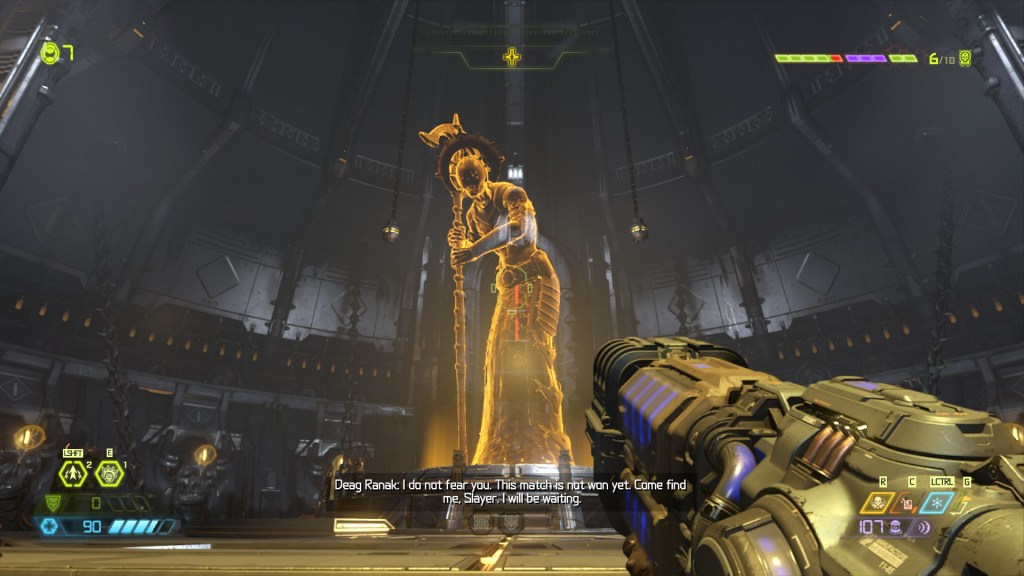Viewport: 1024px width, 576px height.
Task: Use the blue Ice Bomb snowflake icon
Action: (938, 503)
